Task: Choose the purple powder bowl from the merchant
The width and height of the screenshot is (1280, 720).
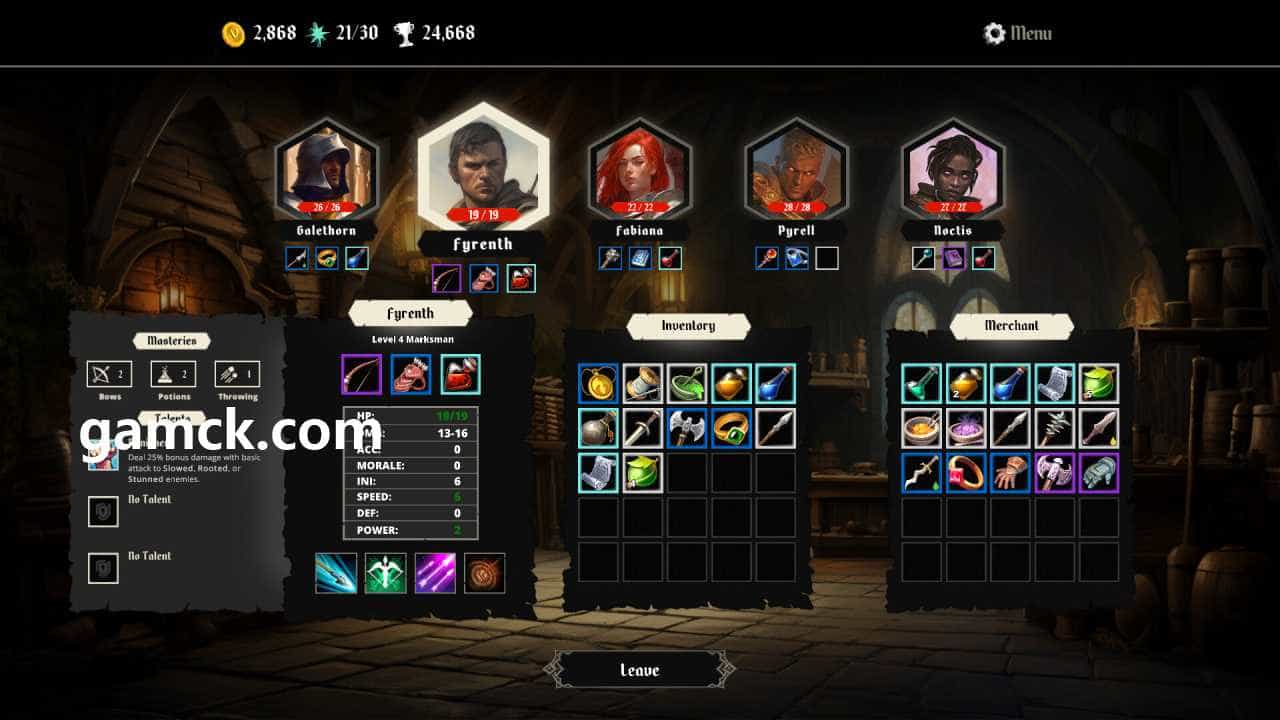Action: [x=966, y=428]
